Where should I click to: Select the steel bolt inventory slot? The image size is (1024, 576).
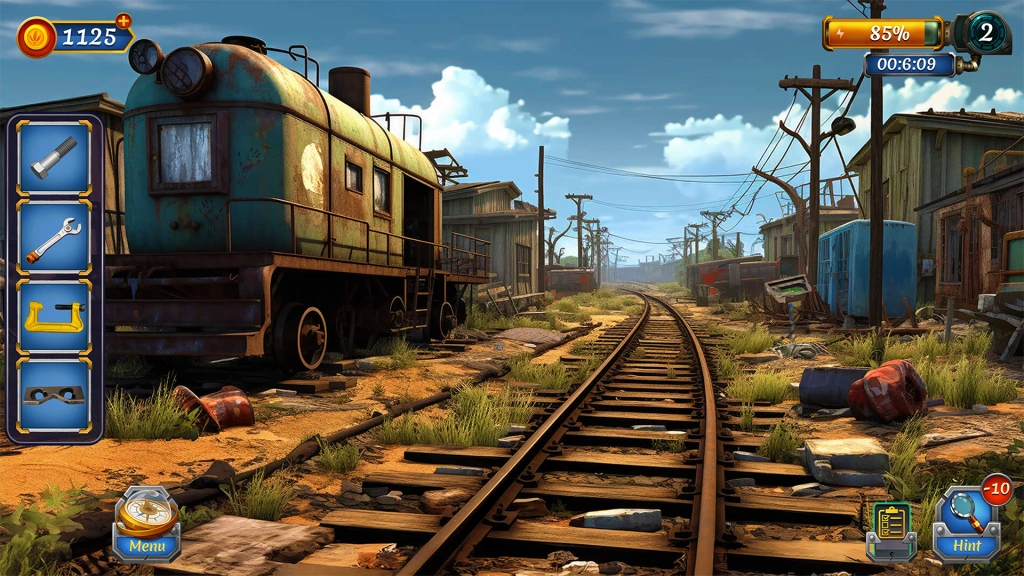pos(54,158)
